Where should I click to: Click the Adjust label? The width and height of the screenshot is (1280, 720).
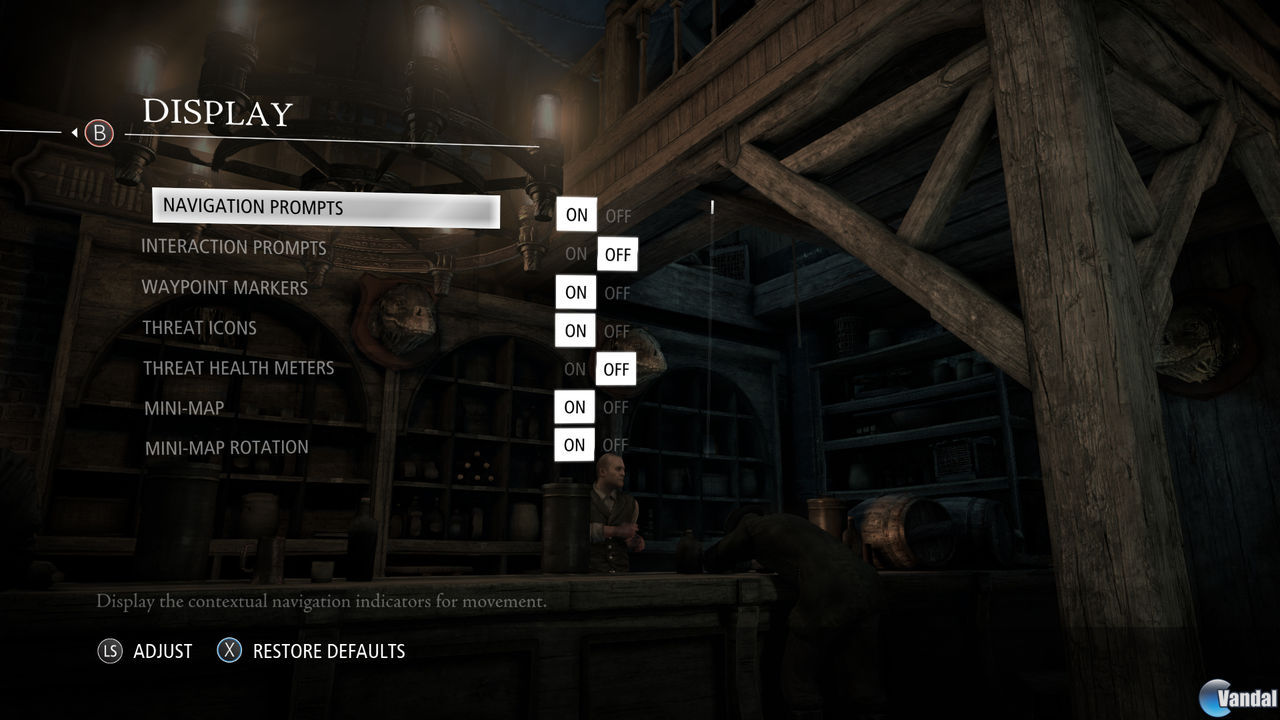click(x=163, y=650)
